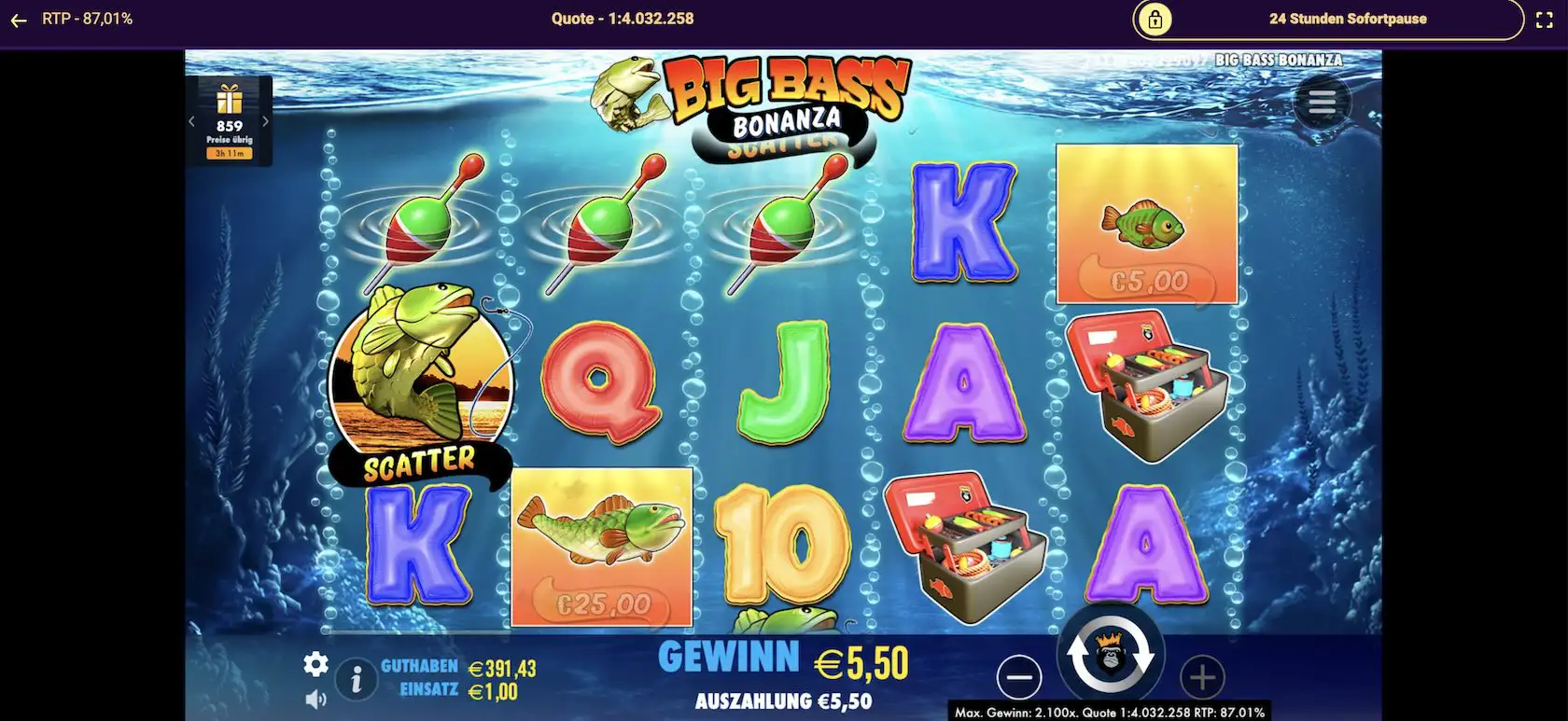Expand next prize with right chevron
This screenshot has height=721, width=1568.
tap(265, 119)
